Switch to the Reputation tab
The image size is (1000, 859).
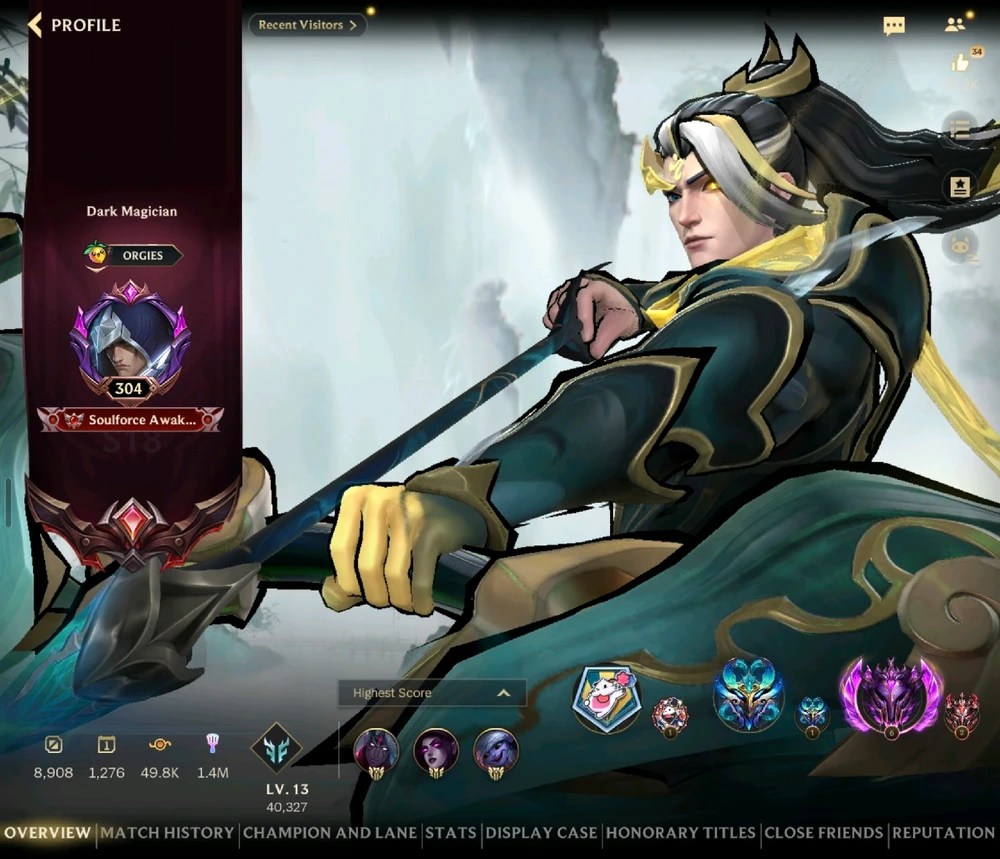pyautogui.click(x=943, y=832)
